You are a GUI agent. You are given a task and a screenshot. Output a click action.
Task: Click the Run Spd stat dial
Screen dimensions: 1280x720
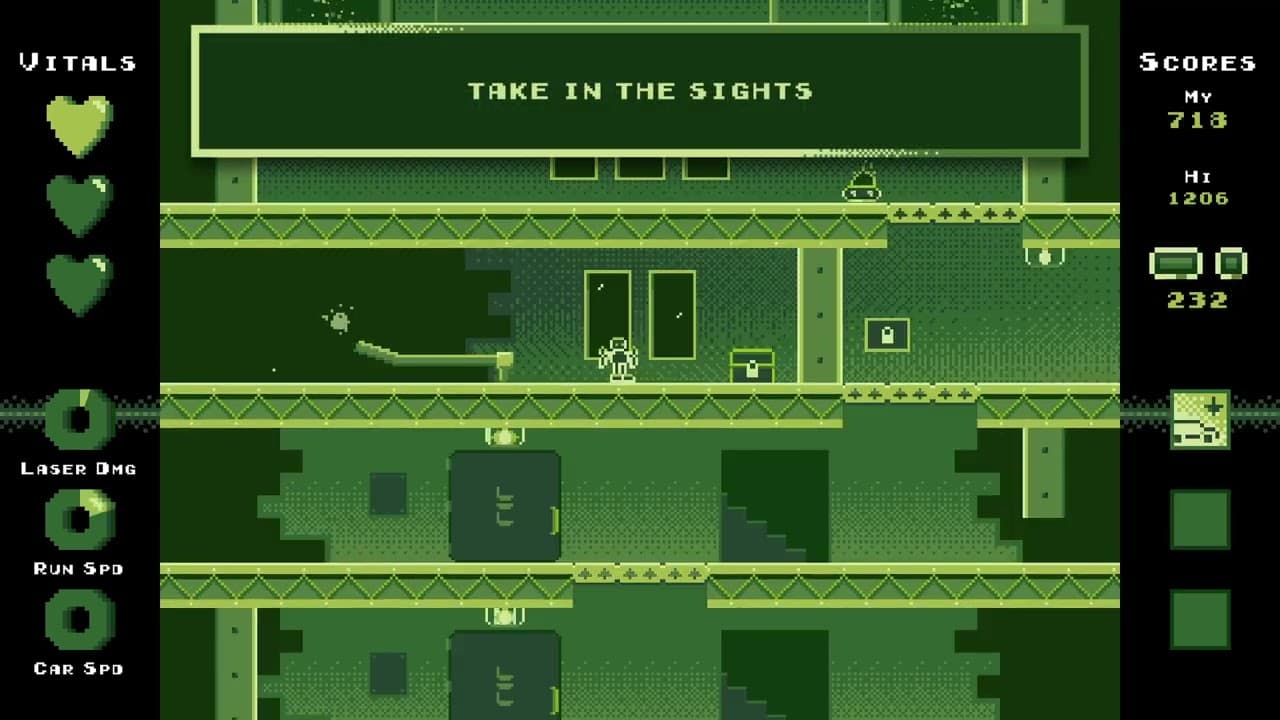click(79, 520)
